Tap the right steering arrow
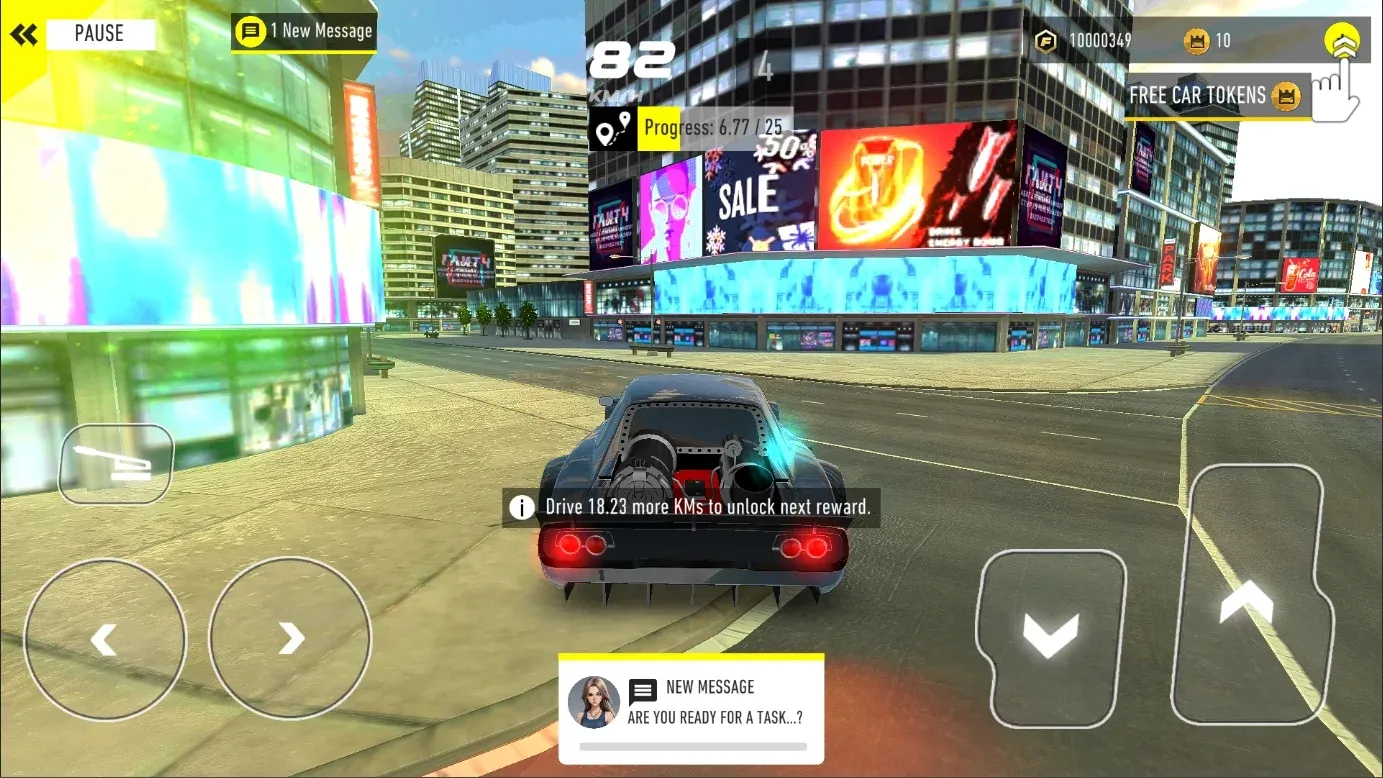 click(289, 637)
